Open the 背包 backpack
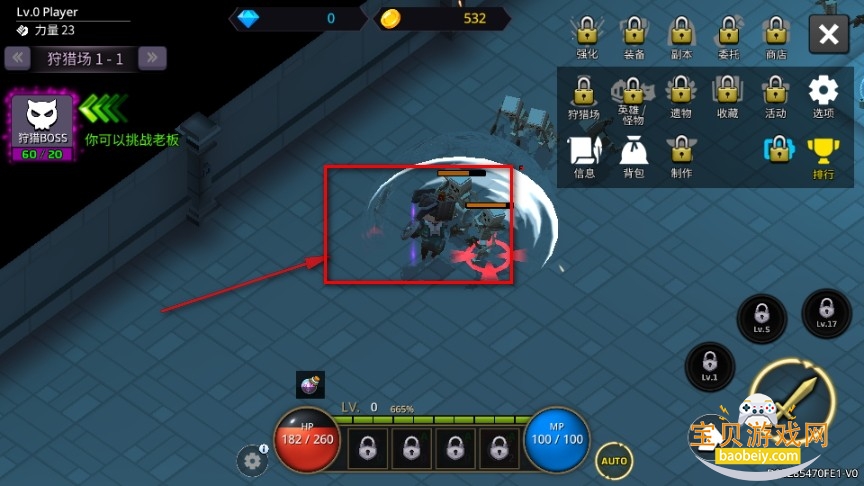The image size is (864, 486). pos(633,156)
